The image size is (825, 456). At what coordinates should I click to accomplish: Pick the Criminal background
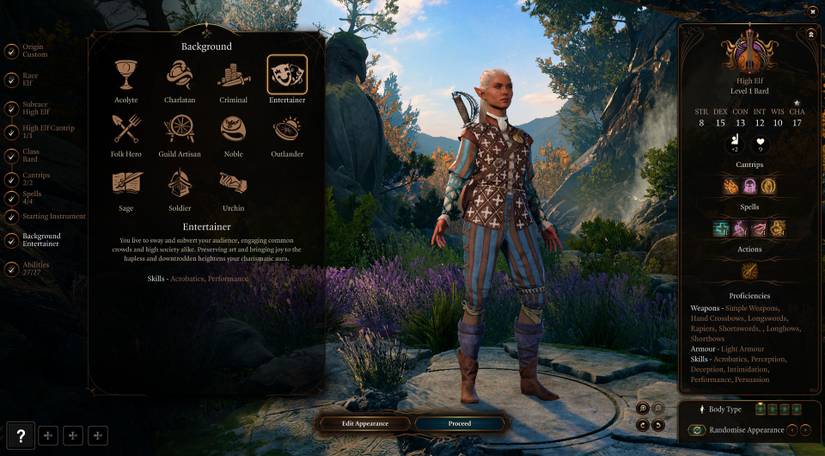tap(233, 76)
